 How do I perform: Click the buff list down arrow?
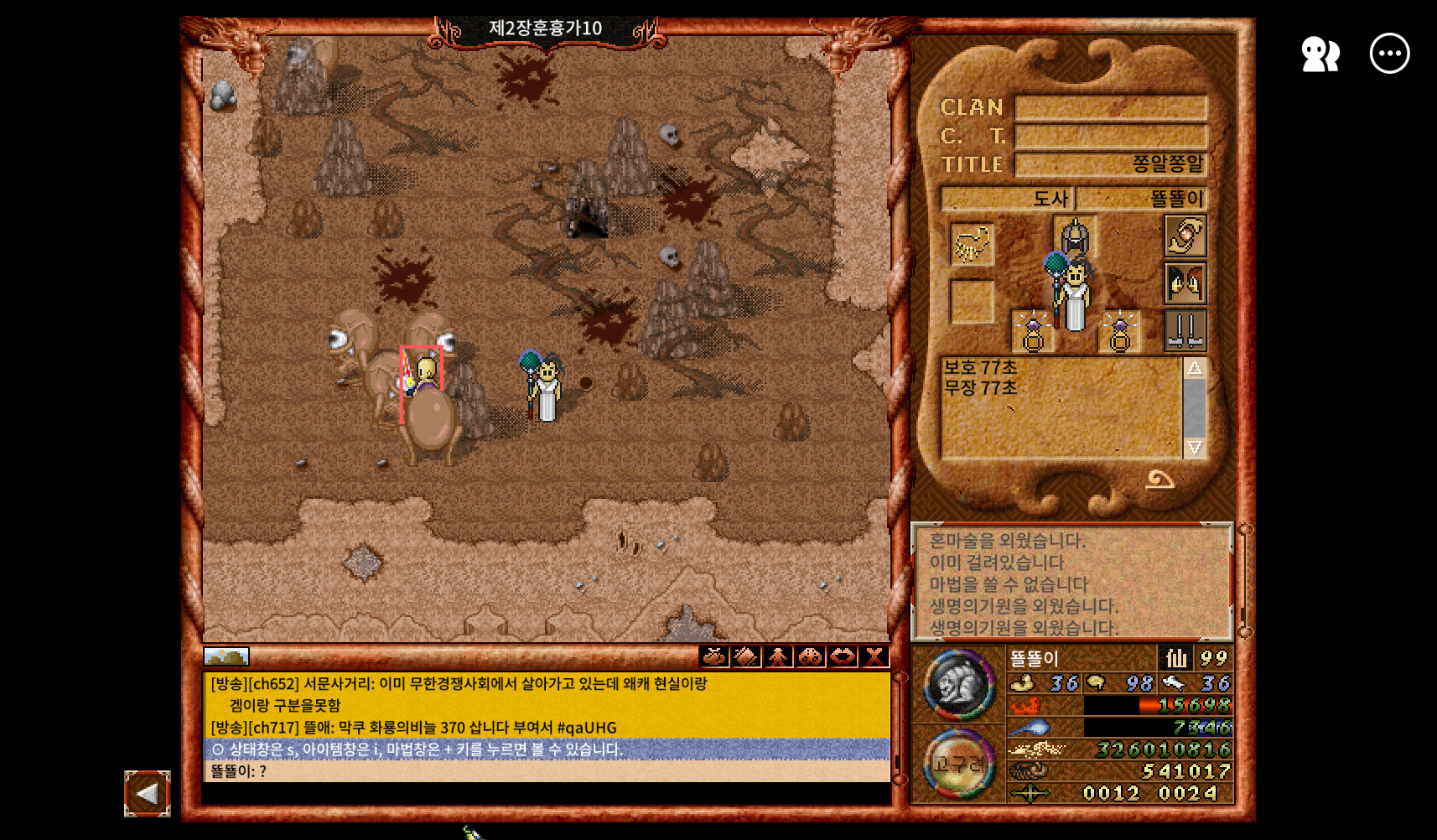click(x=1195, y=448)
